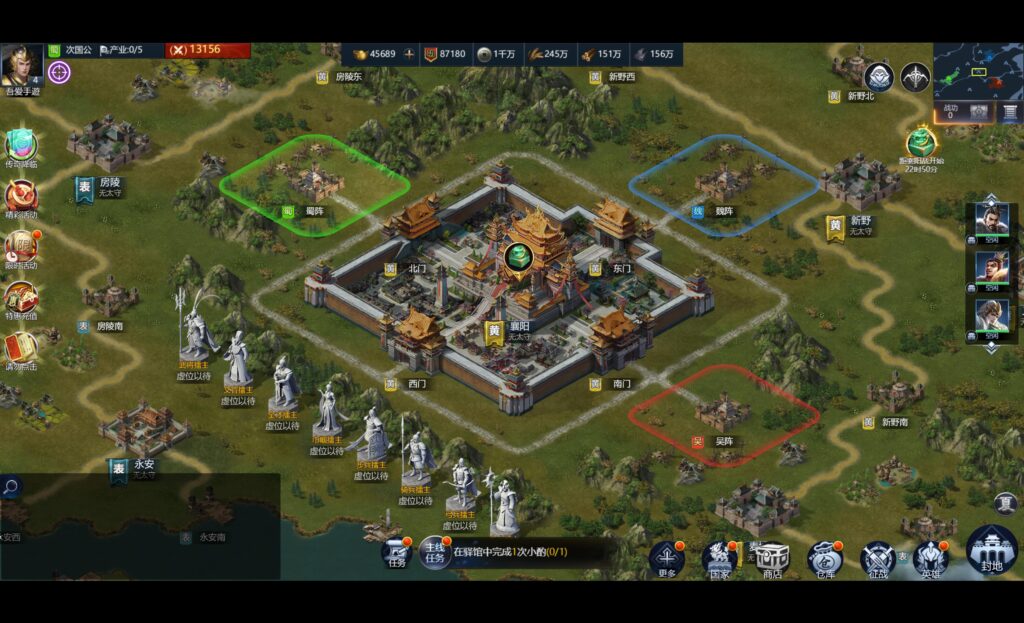The height and width of the screenshot is (623, 1024).
Task: Open the 英雄 heroes menu
Action: point(930,558)
